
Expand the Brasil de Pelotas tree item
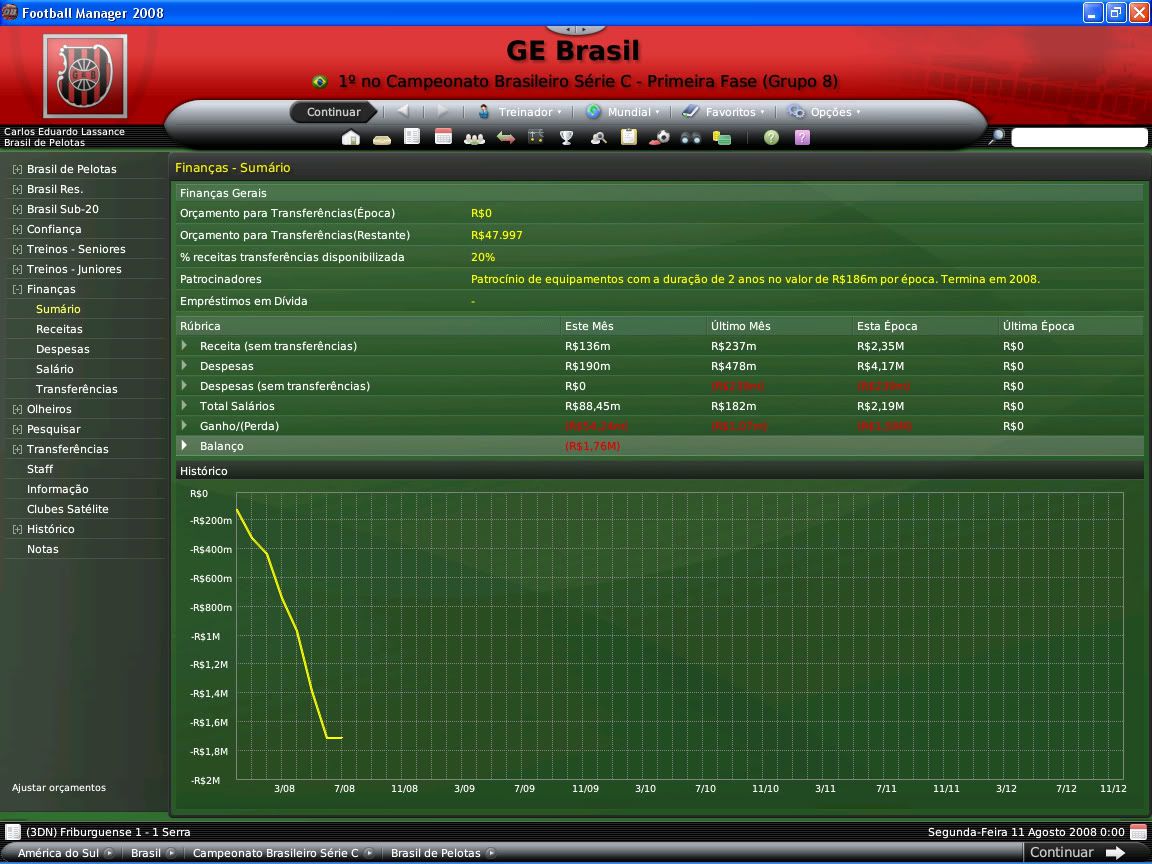[x=17, y=169]
